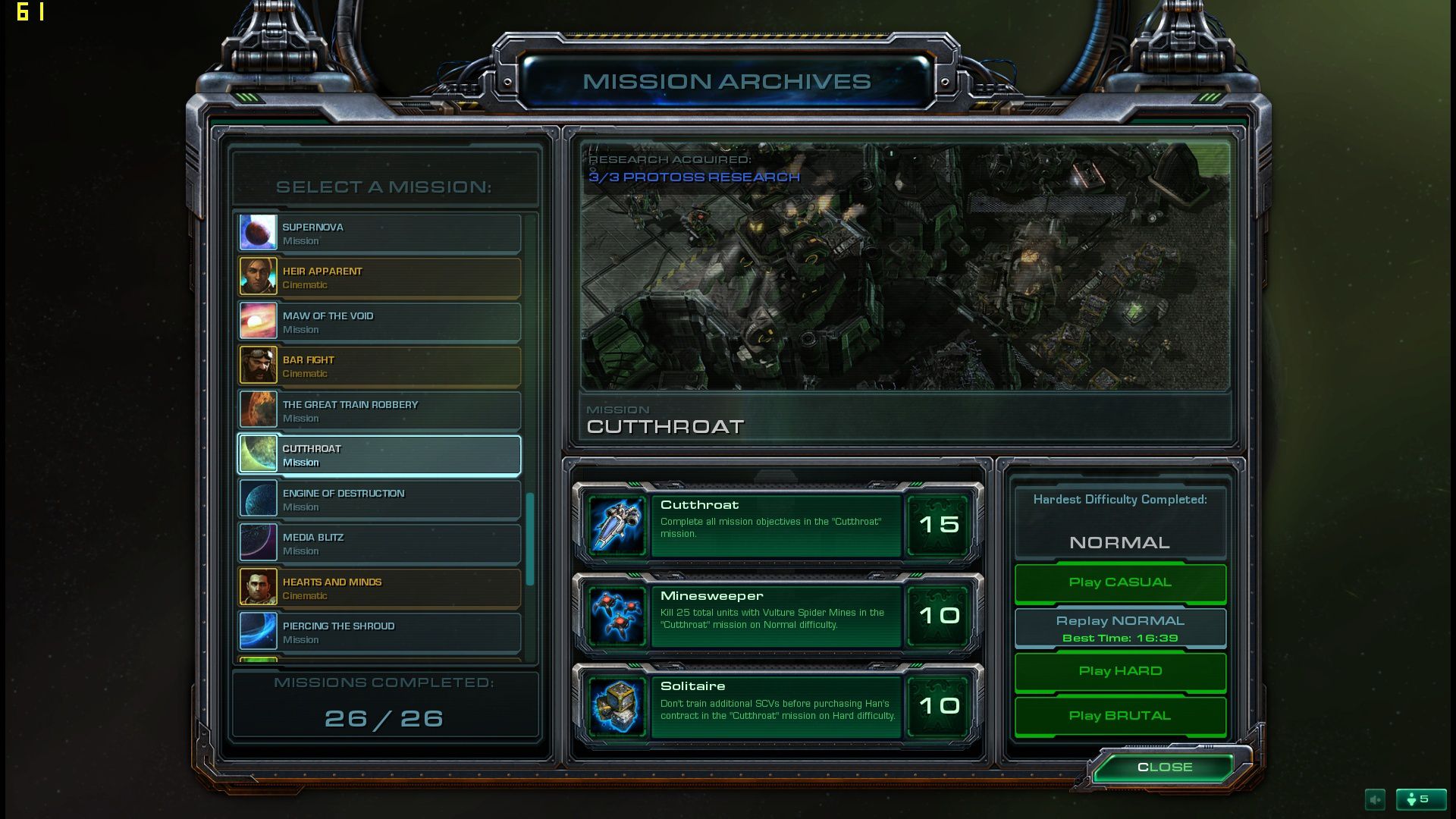The height and width of the screenshot is (819, 1456).
Task: Choose the Engine of Destruction mission
Action: tap(379, 500)
